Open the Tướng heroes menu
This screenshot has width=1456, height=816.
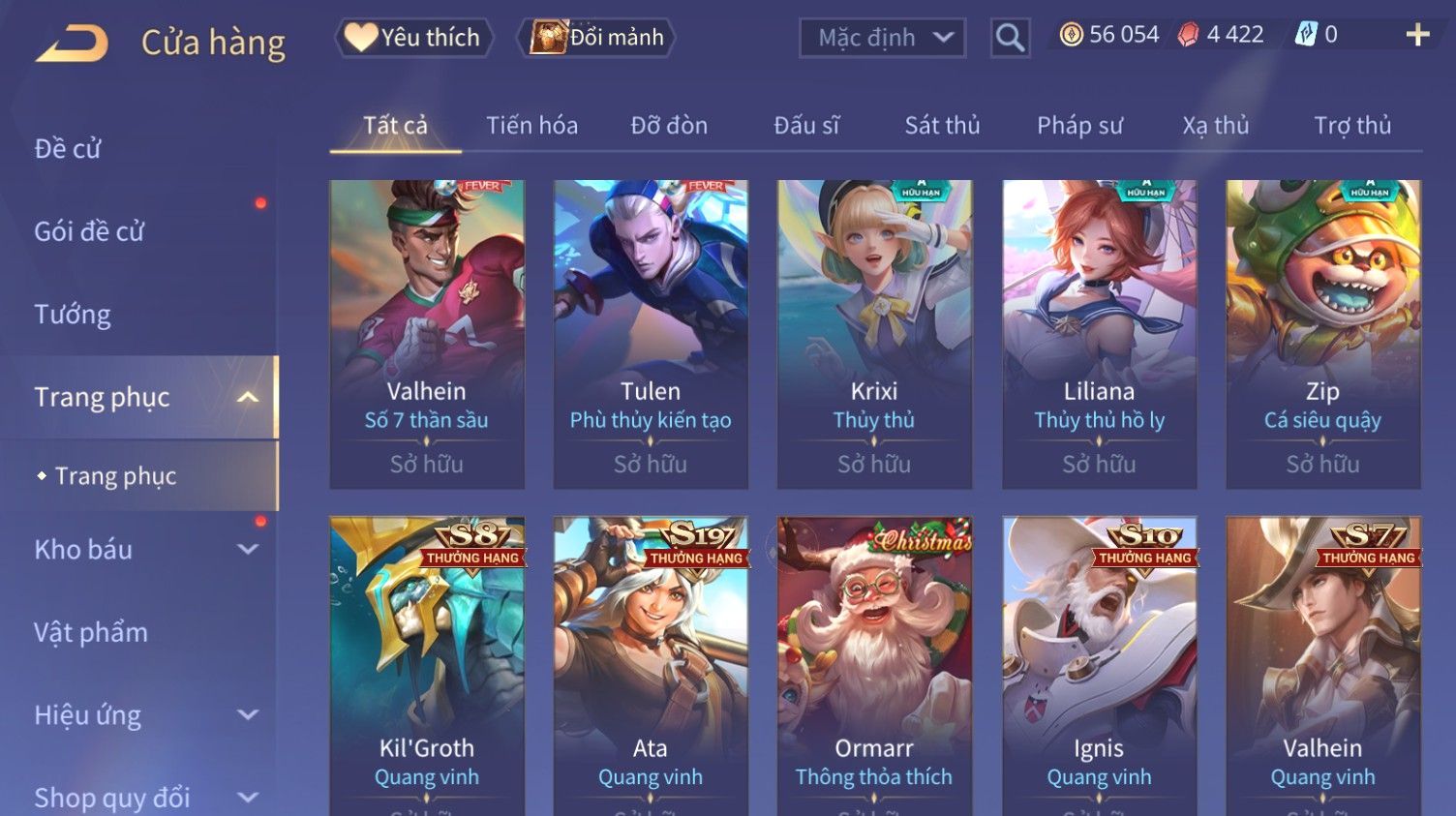coord(73,315)
